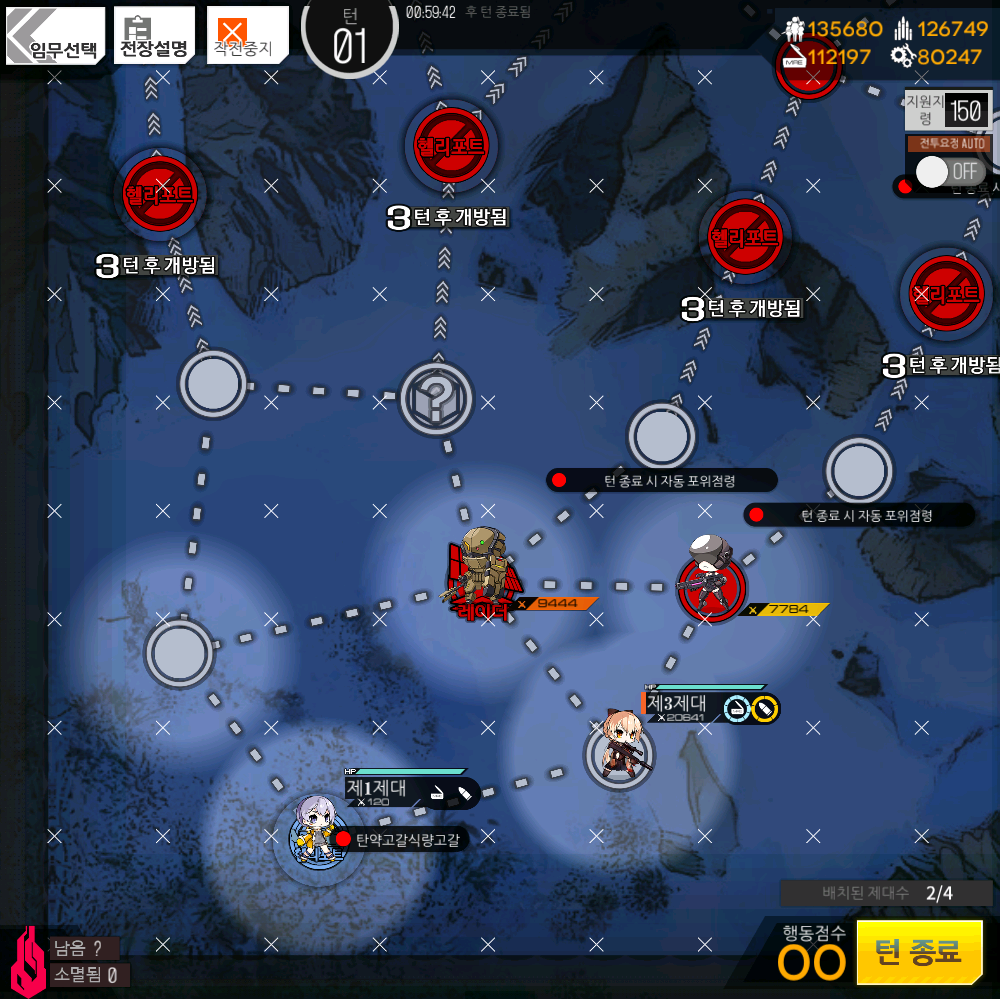Open the battlefield description (전장설명)
This screenshot has width=1000, height=999.
(x=154, y=36)
